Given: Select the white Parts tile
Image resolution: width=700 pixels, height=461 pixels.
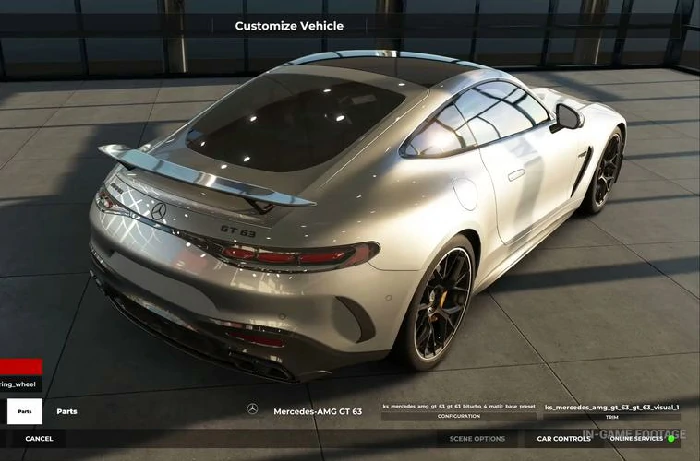Looking at the screenshot, I should [x=24, y=411].
